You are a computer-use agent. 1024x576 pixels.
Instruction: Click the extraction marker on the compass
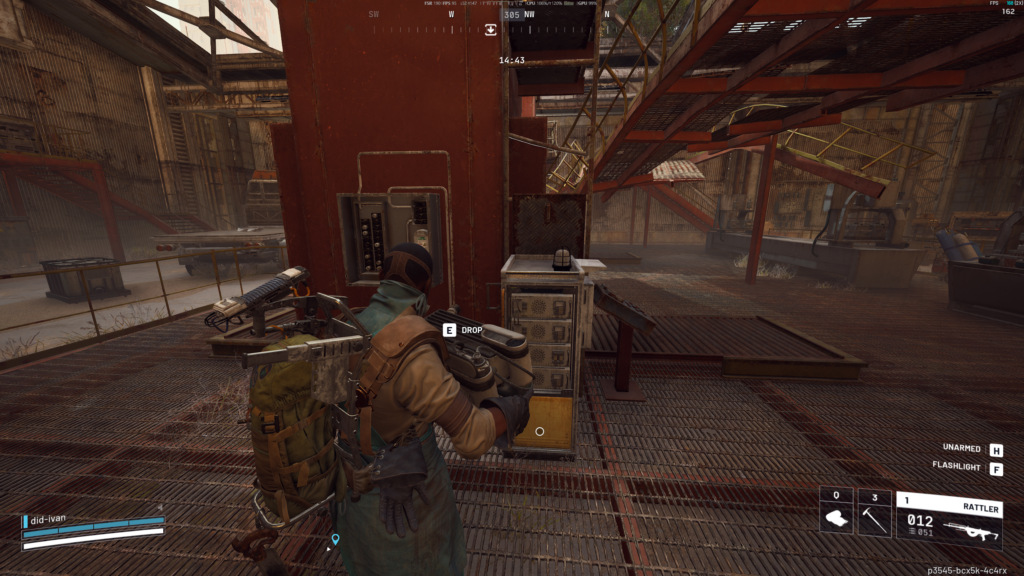(x=490, y=30)
